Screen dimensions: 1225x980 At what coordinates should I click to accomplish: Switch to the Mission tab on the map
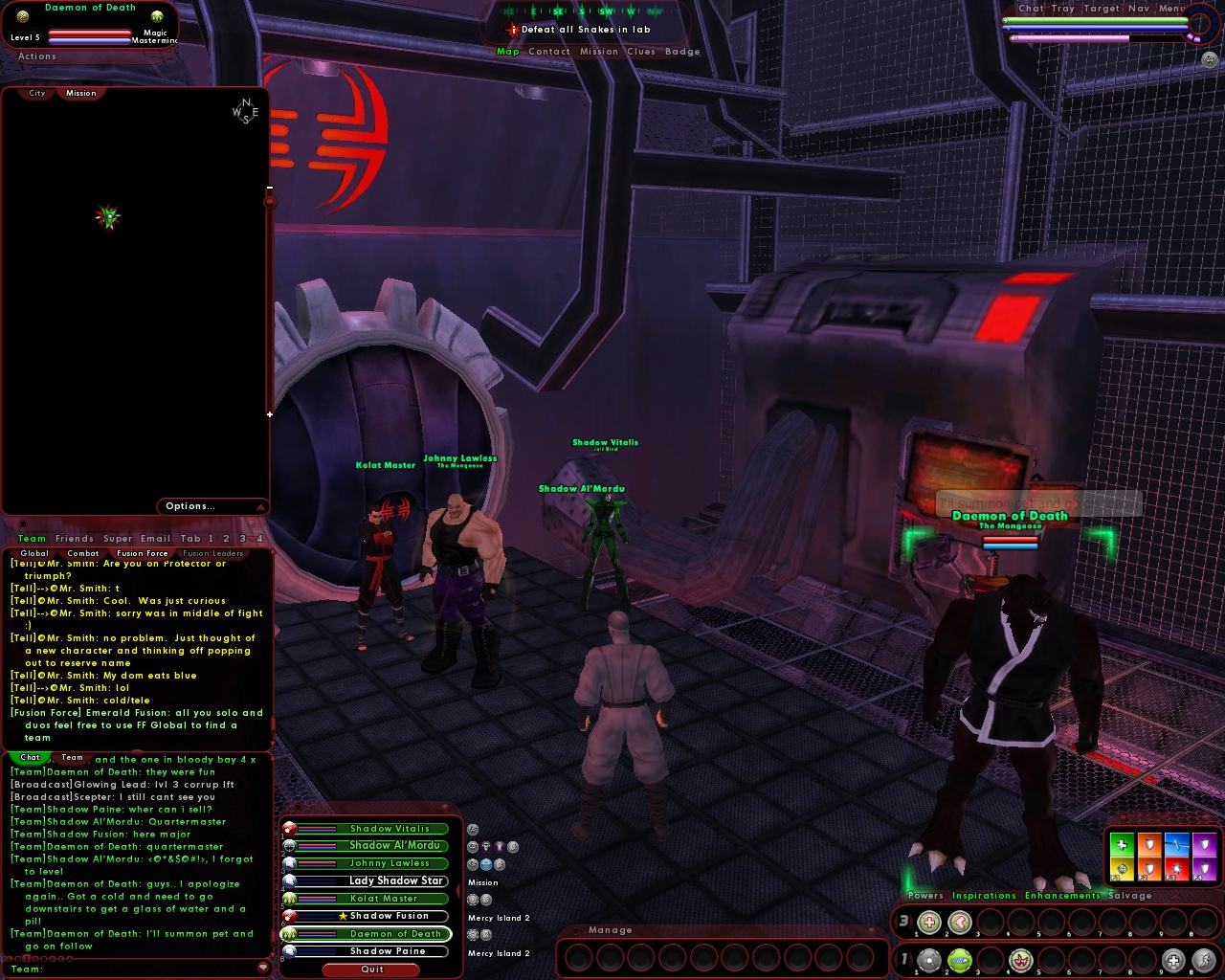click(x=80, y=93)
